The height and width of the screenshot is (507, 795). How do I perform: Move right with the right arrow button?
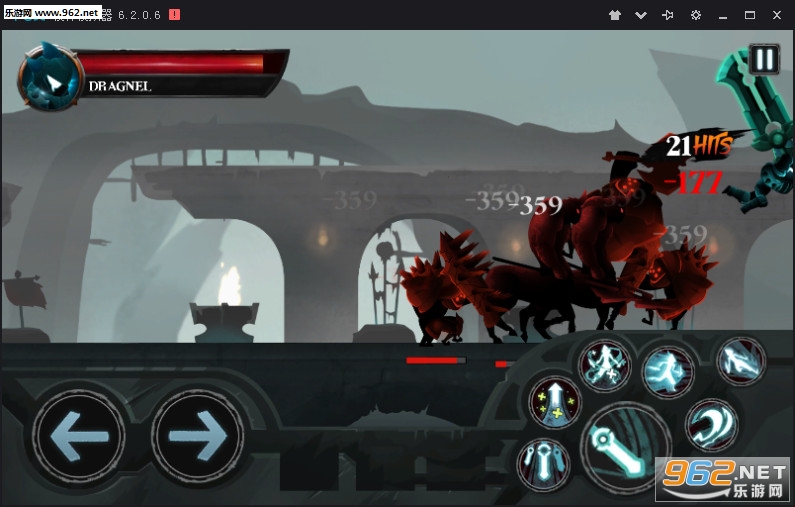click(x=197, y=436)
